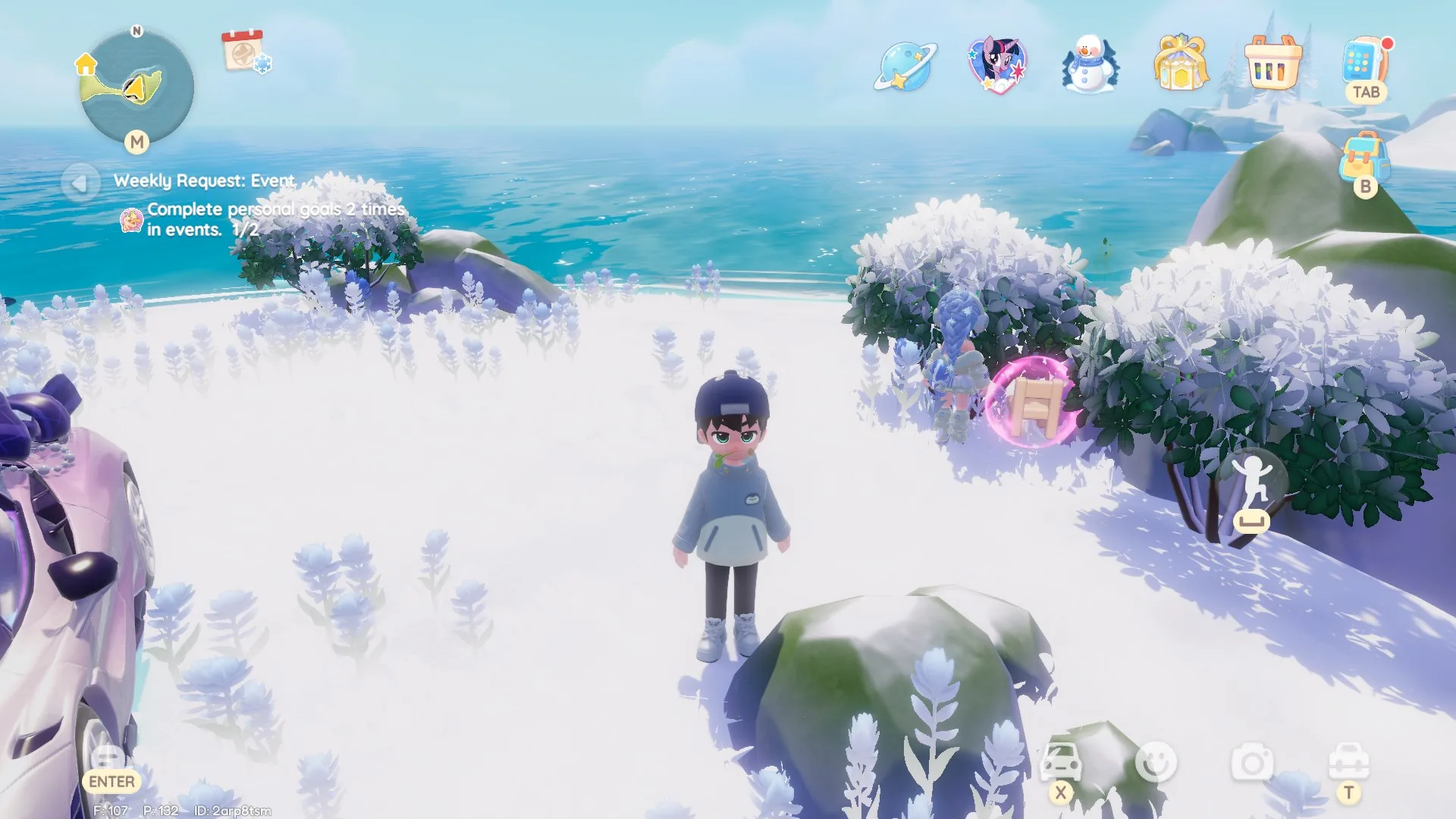Screen dimensions: 1456x819
Task: Open the My Little Pony event icon
Action: 997,65
